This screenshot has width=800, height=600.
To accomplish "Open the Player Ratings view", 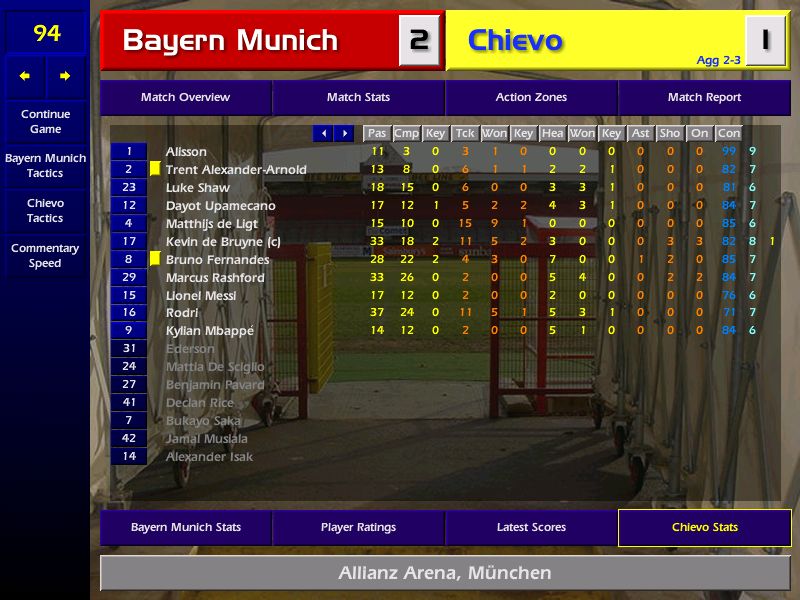I will coord(358,528).
